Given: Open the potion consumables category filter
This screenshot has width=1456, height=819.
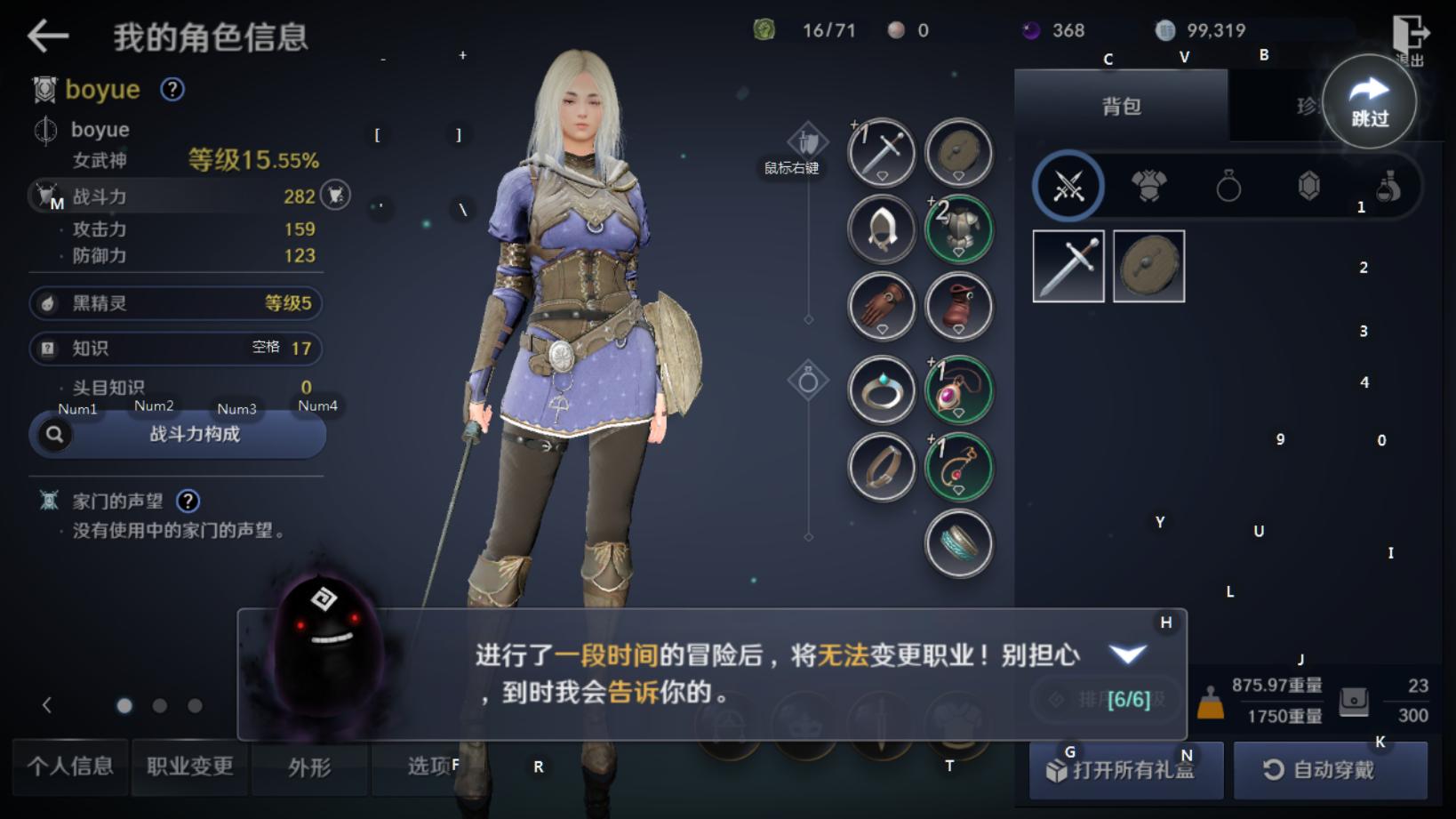Looking at the screenshot, I should (x=1387, y=188).
